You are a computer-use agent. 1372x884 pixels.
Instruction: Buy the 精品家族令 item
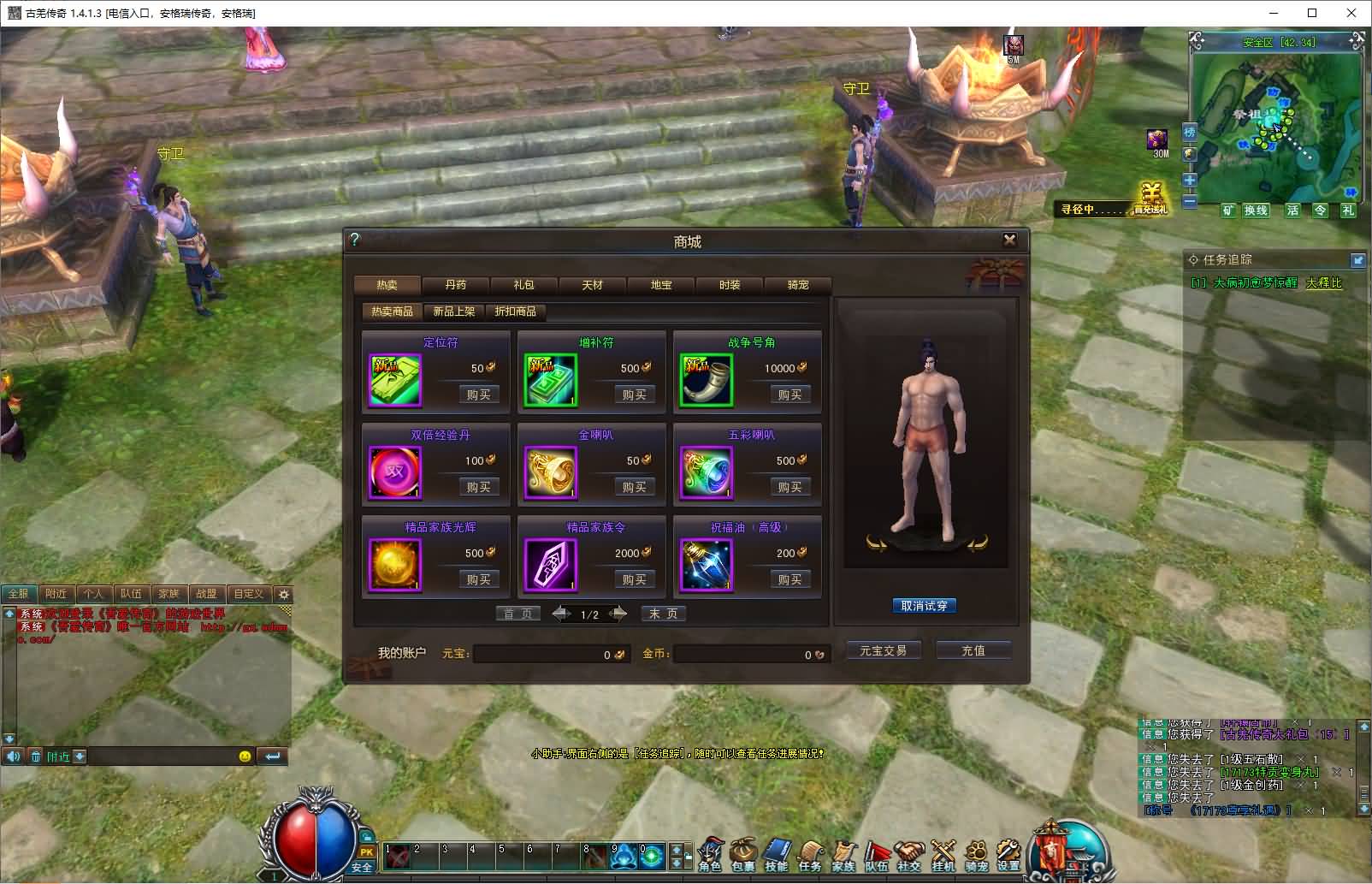[x=634, y=579]
